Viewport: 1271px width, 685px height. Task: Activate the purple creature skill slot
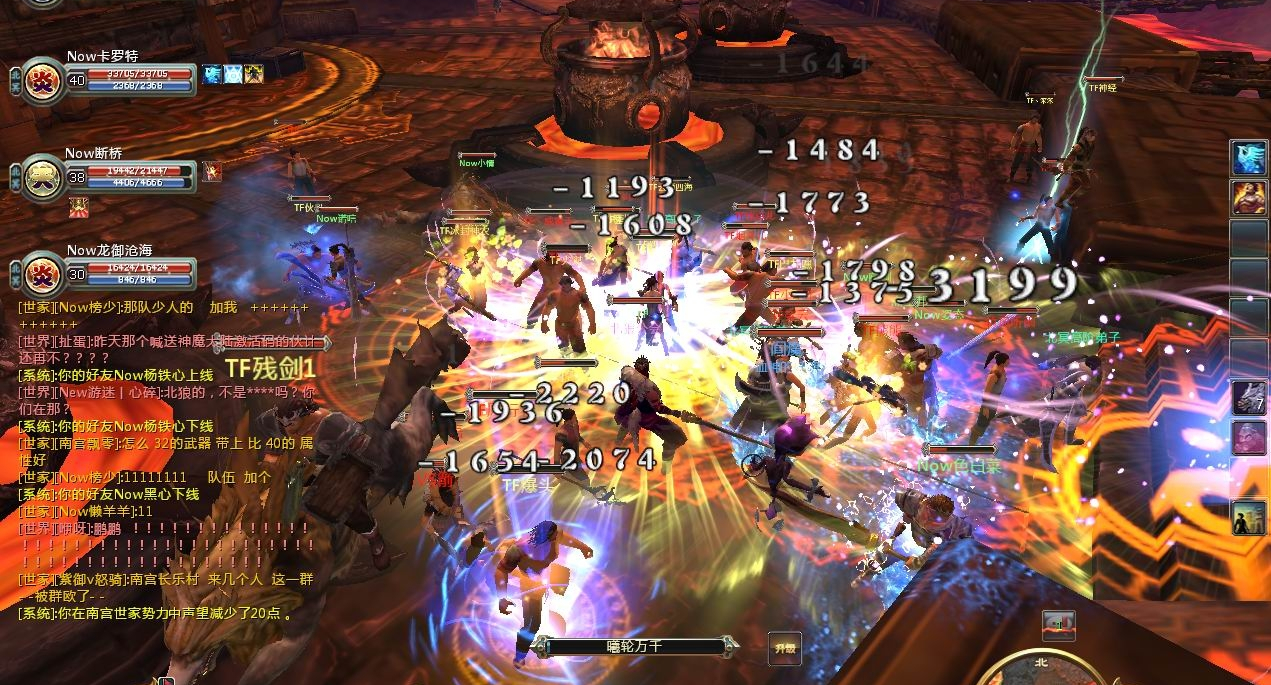click(1249, 437)
